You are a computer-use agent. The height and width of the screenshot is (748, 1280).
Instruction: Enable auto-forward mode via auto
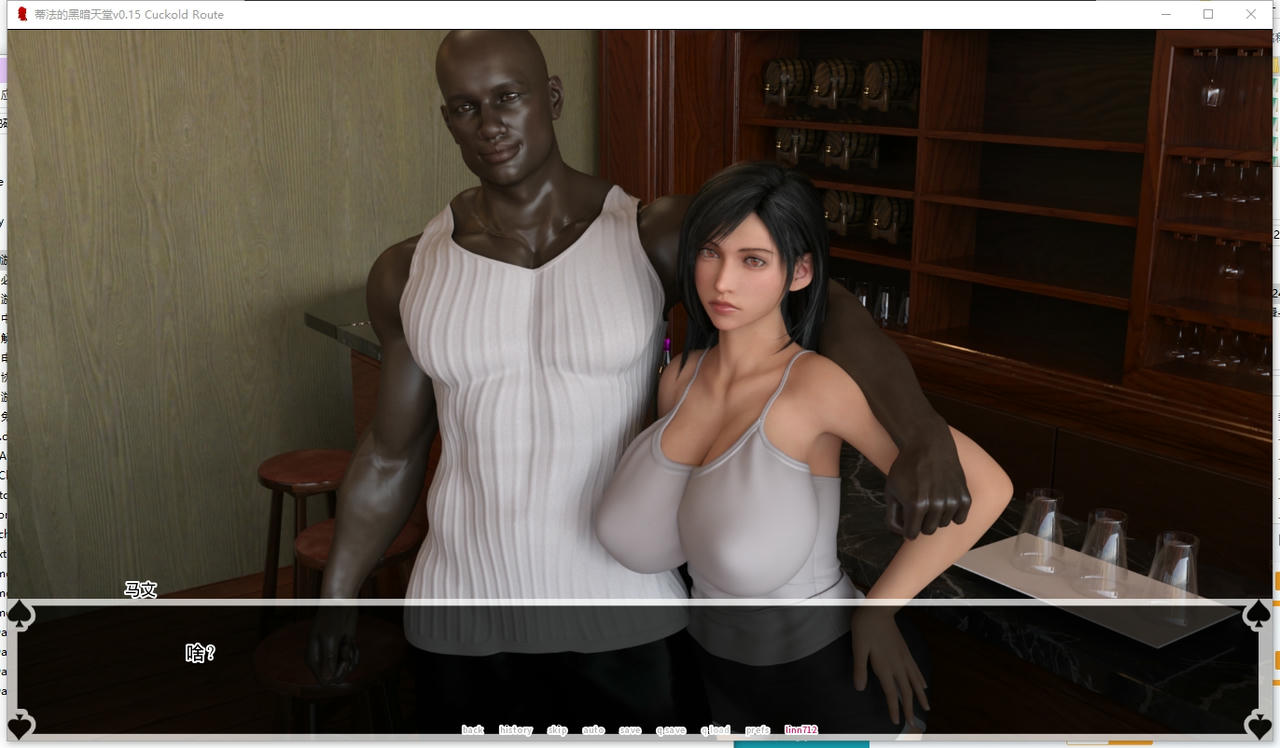point(594,730)
